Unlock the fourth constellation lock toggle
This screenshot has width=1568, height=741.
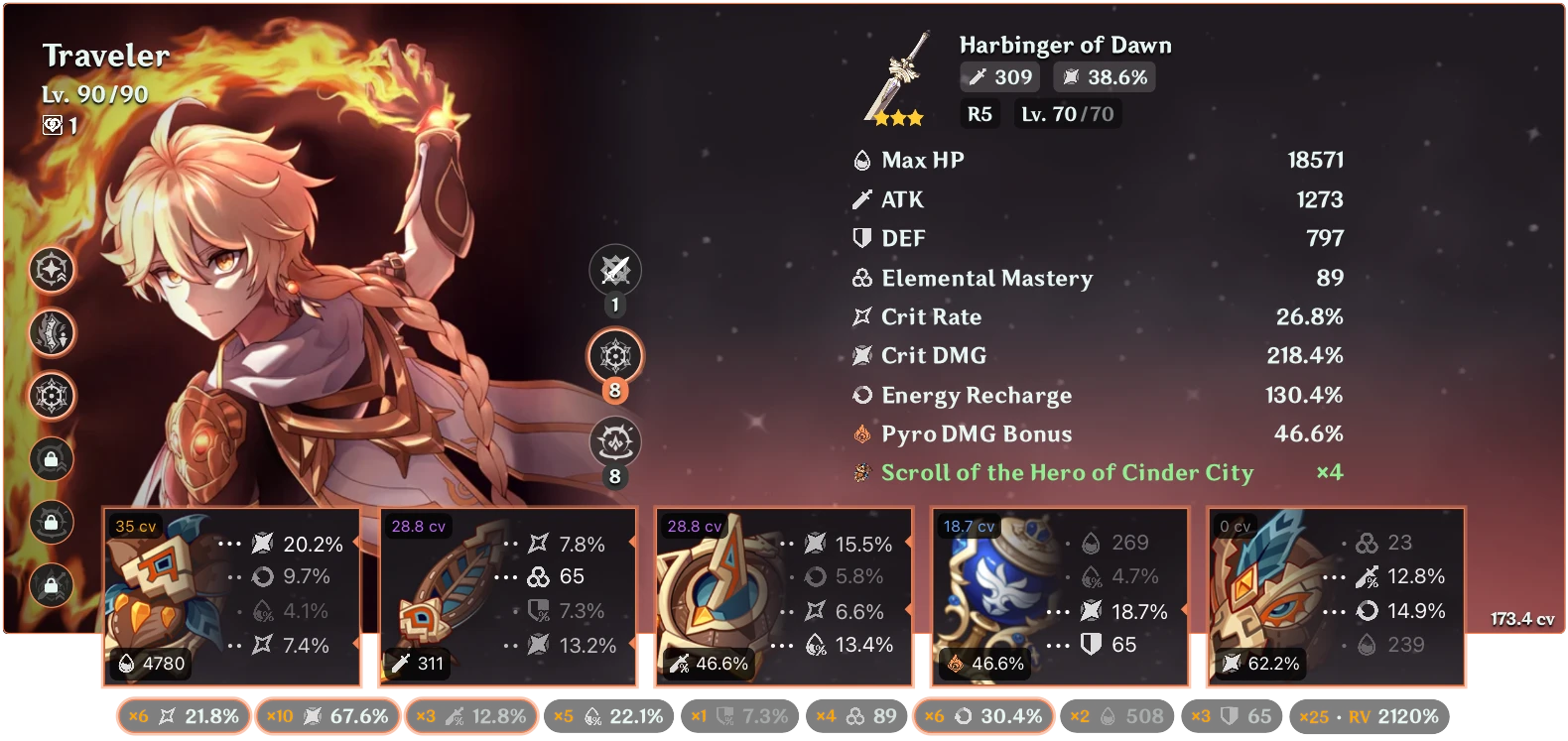pyautogui.click(x=52, y=458)
